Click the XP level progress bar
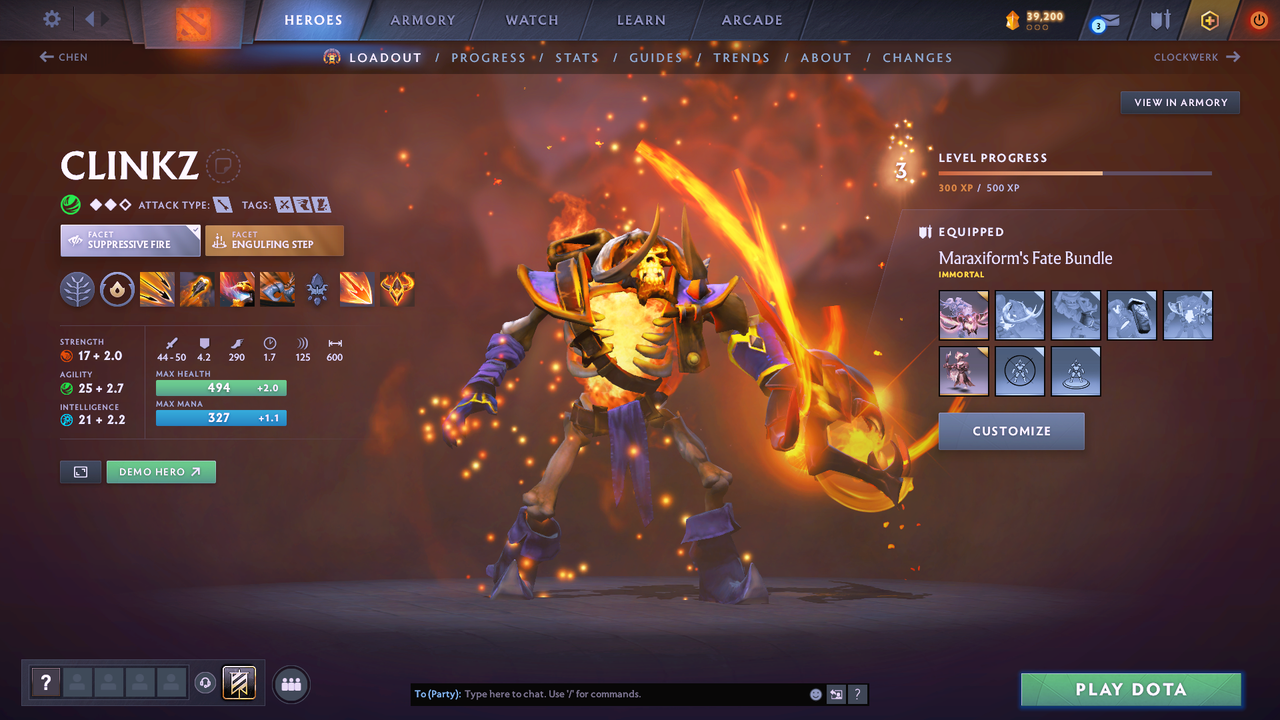Viewport: 1280px width, 720px height. point(1075,172)
